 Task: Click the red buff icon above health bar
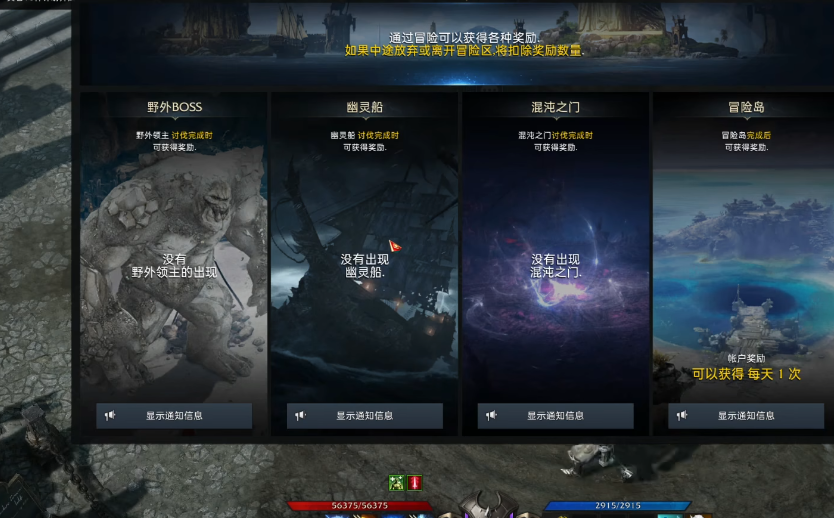(x=414, y=483)
